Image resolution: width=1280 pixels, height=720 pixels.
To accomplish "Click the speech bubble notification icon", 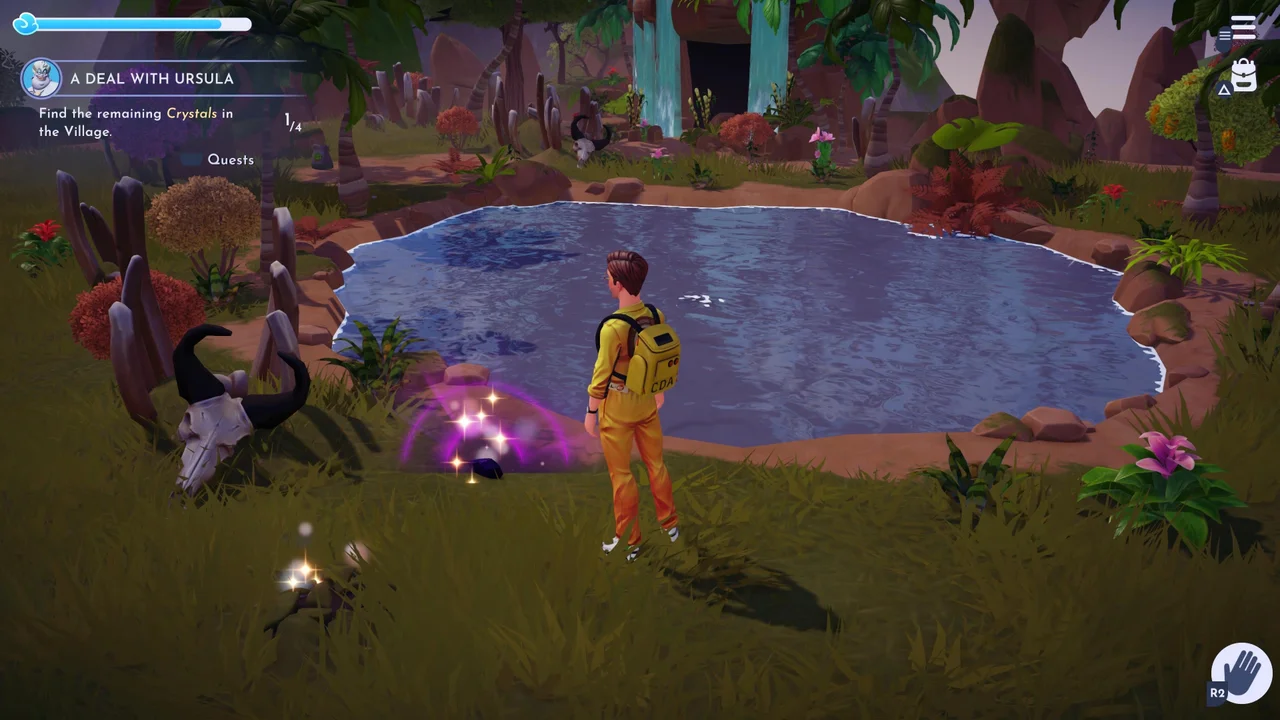I will click(x=1224, y=36).
